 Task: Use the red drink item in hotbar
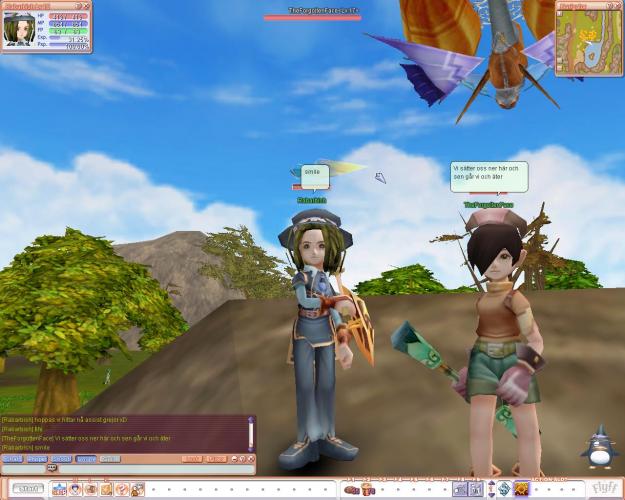[367, 489]
